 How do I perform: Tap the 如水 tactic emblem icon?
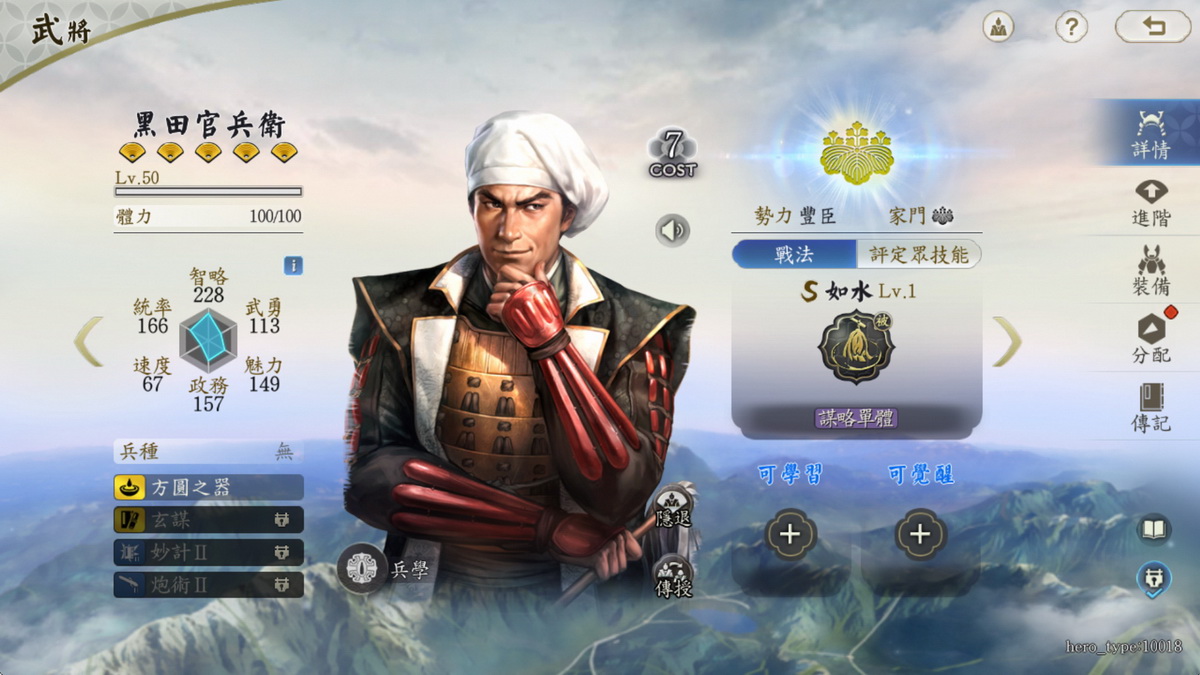tap(856, 346)
